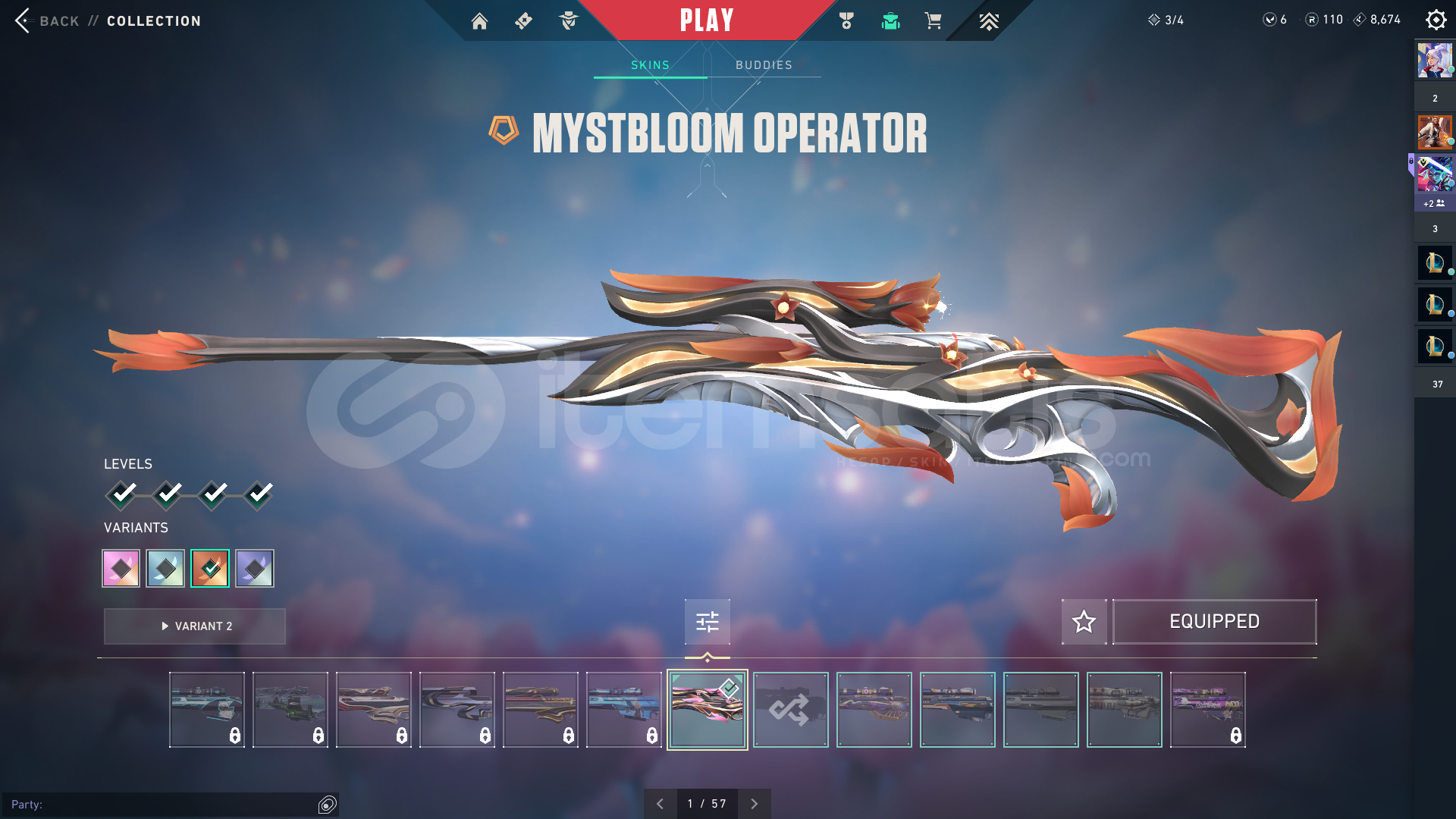Viewport: 1456px width, 819px height.
Task: Select the selected Mystbloom Operator thumbnail
Action: click(x=707, y=710)
